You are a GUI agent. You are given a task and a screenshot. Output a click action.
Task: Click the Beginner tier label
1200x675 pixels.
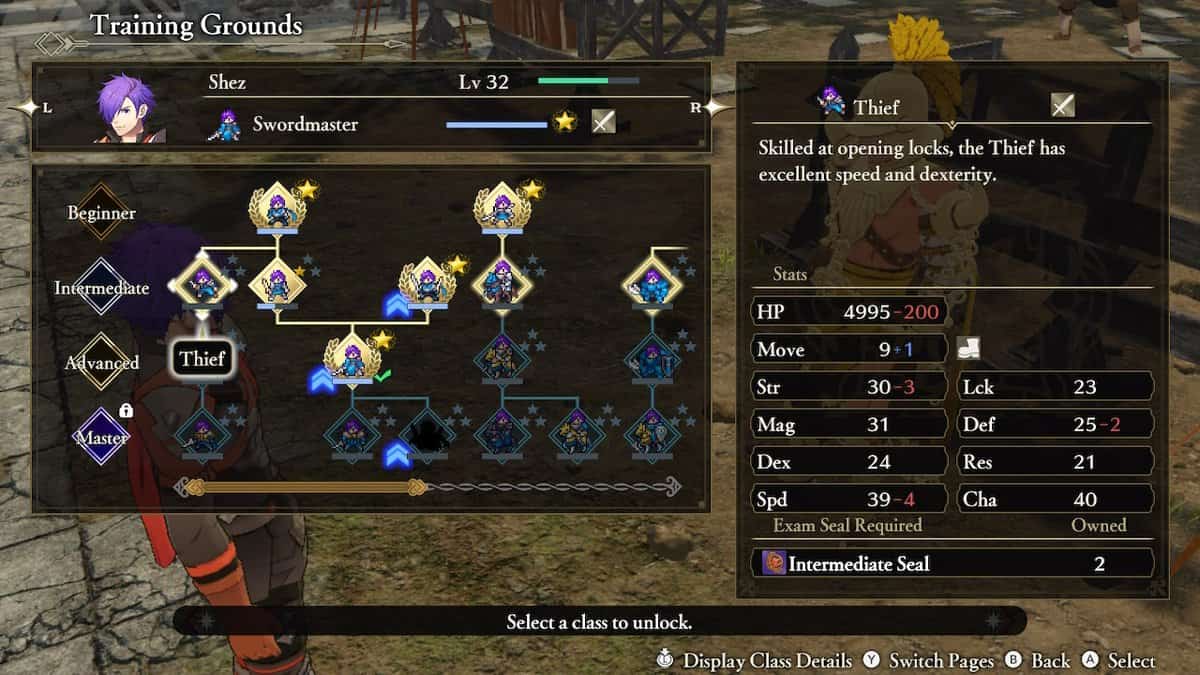(x=101, y=213)
